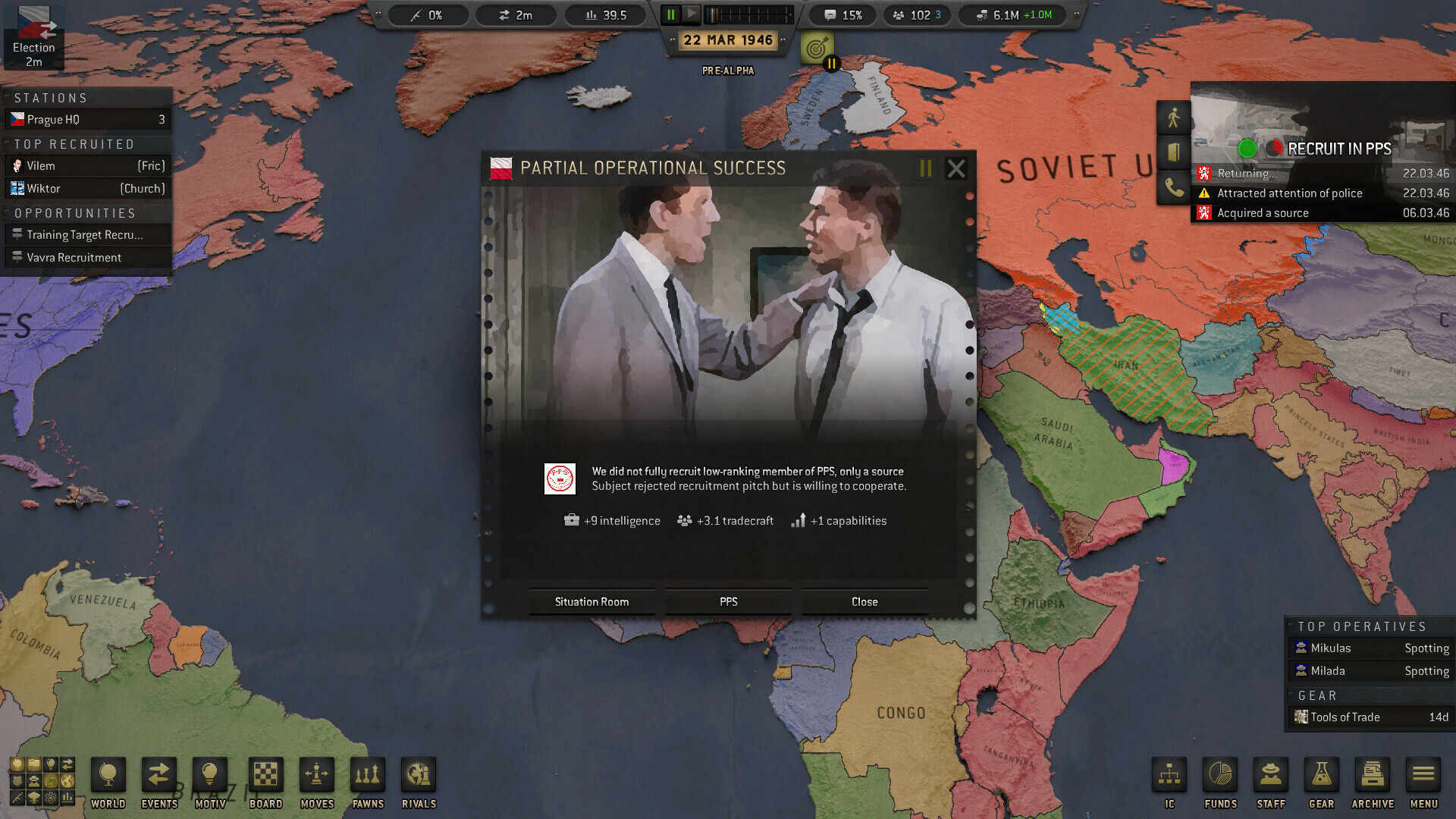Pause the PARTIAL OPERATIONAL SUCCESS event
Viewport: 1456px width, 819px height.
tap(924, 168)
